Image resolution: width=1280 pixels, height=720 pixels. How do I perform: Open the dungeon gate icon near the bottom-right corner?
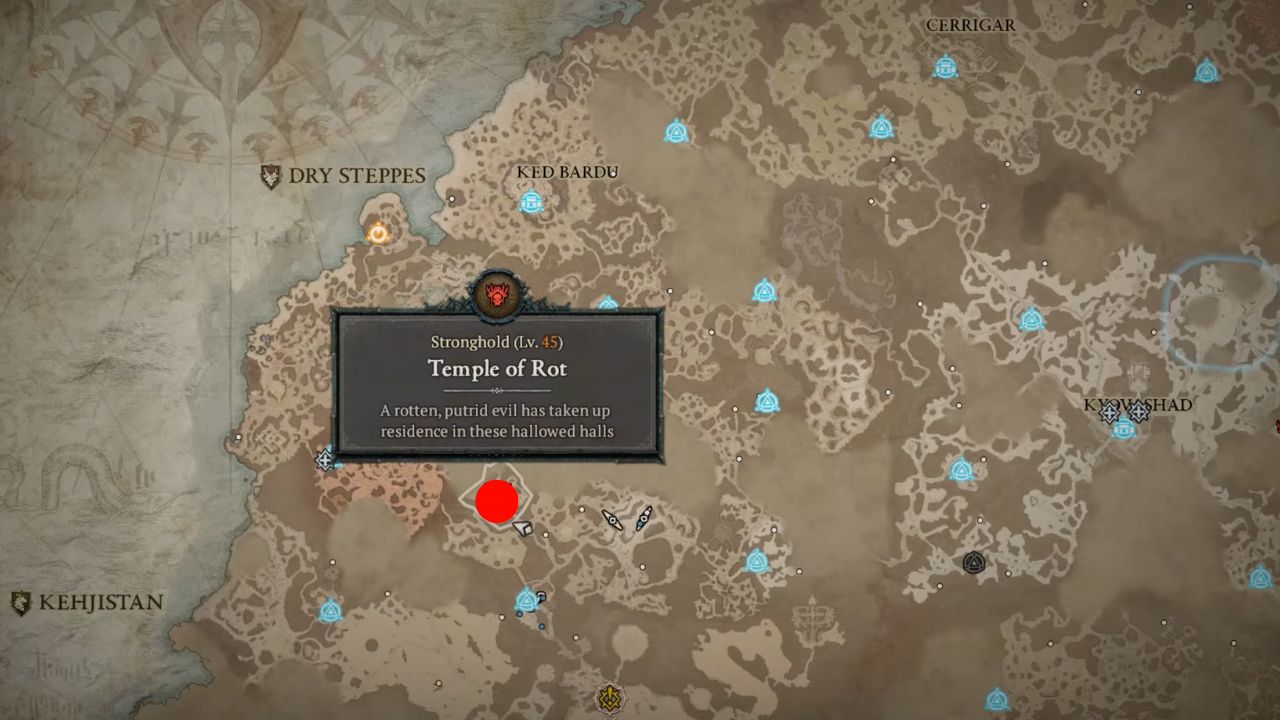[1260, 578]
